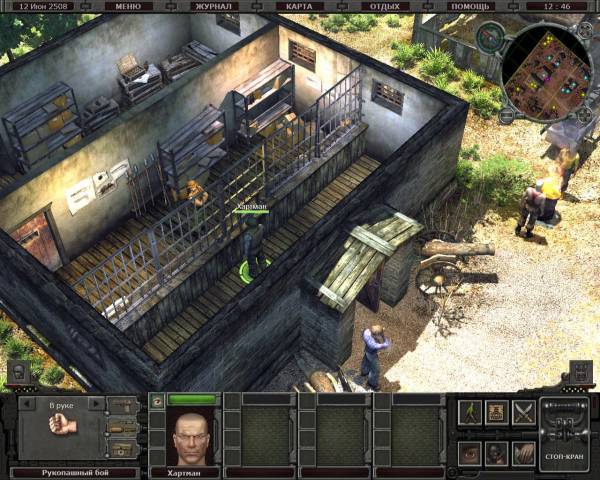
Task: Select the crossed swords attack mode
Action: click(523, 411)
